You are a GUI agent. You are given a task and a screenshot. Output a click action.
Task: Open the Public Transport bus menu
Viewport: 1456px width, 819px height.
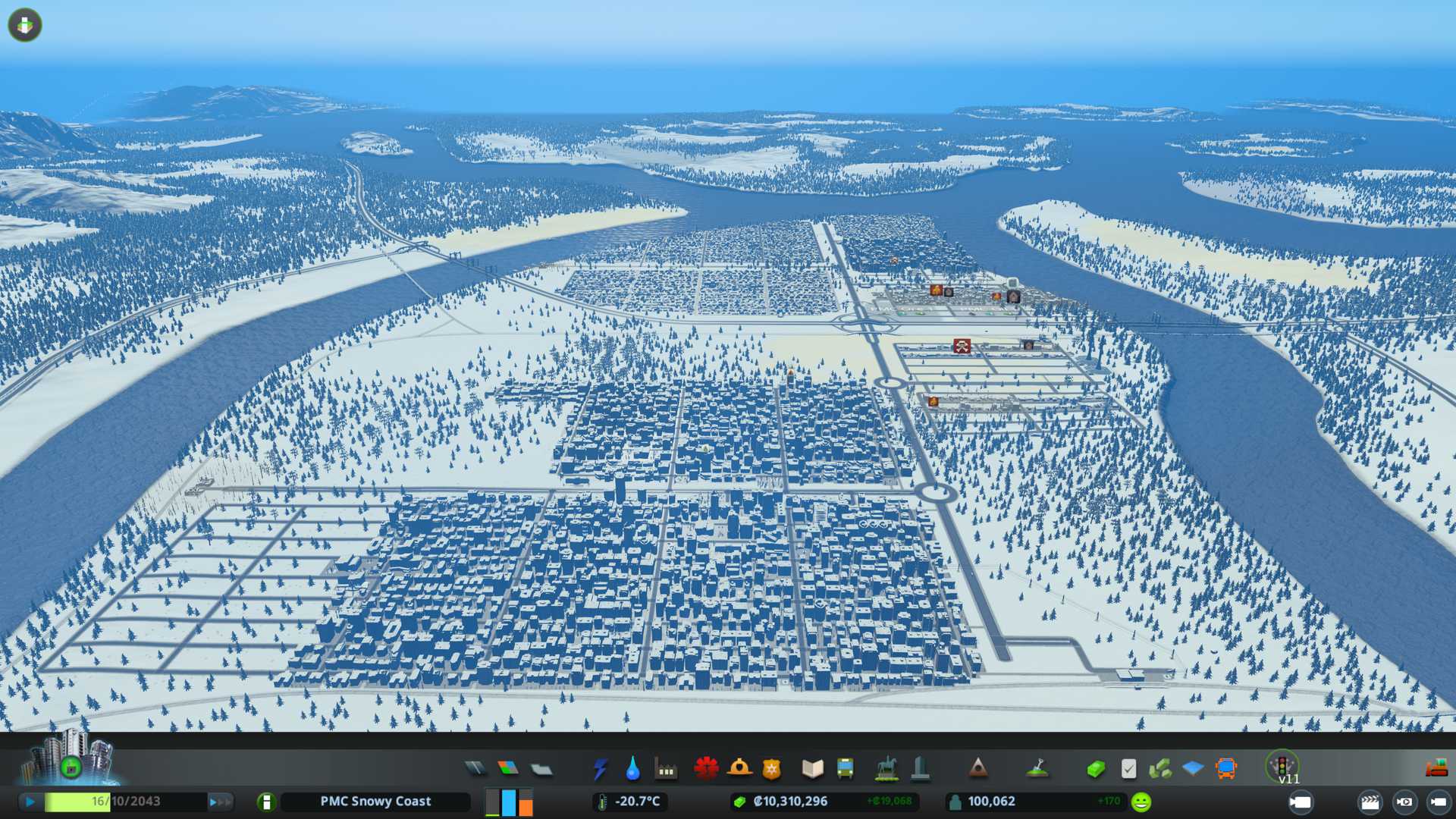click(846, 769)
